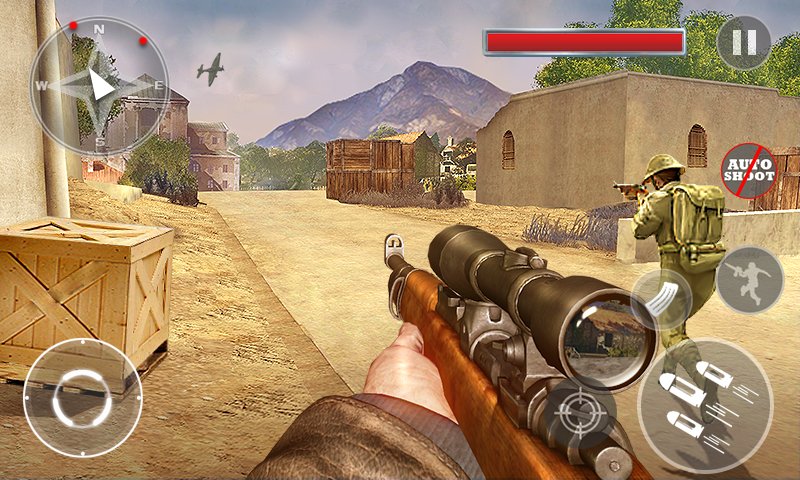Image resolution: width=800 pixels, height=480 pixels.
Task: Tap the movement joystick circle
Action: click(x=82, y=397)
